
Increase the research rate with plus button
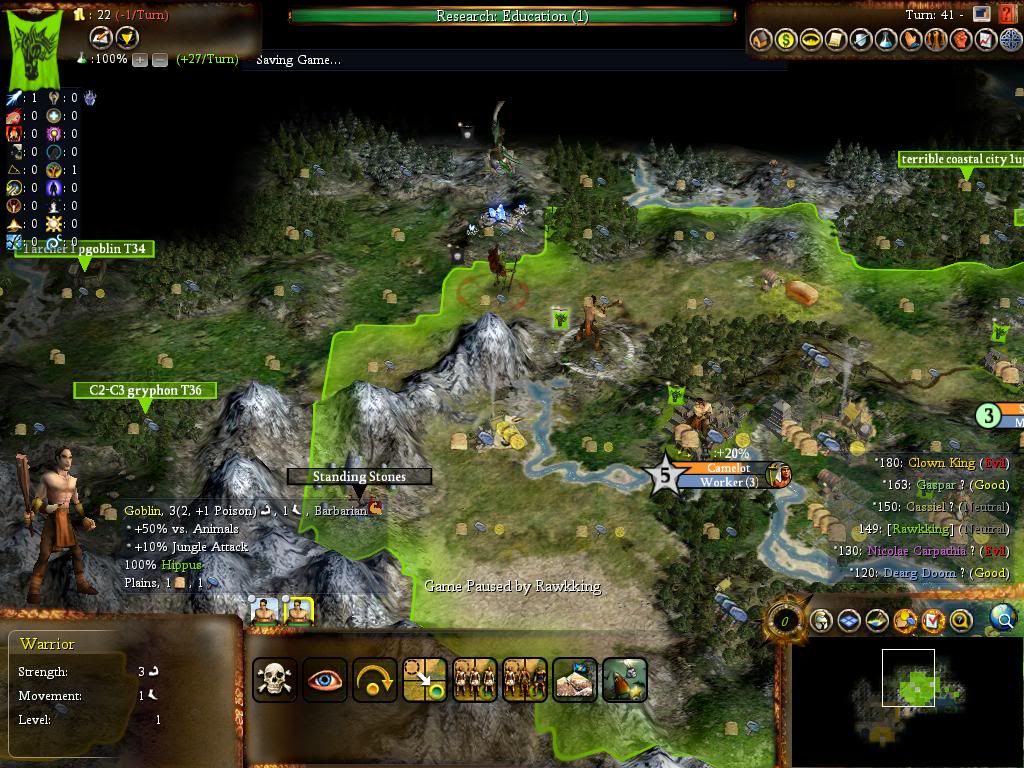click(x=140, y=60)
